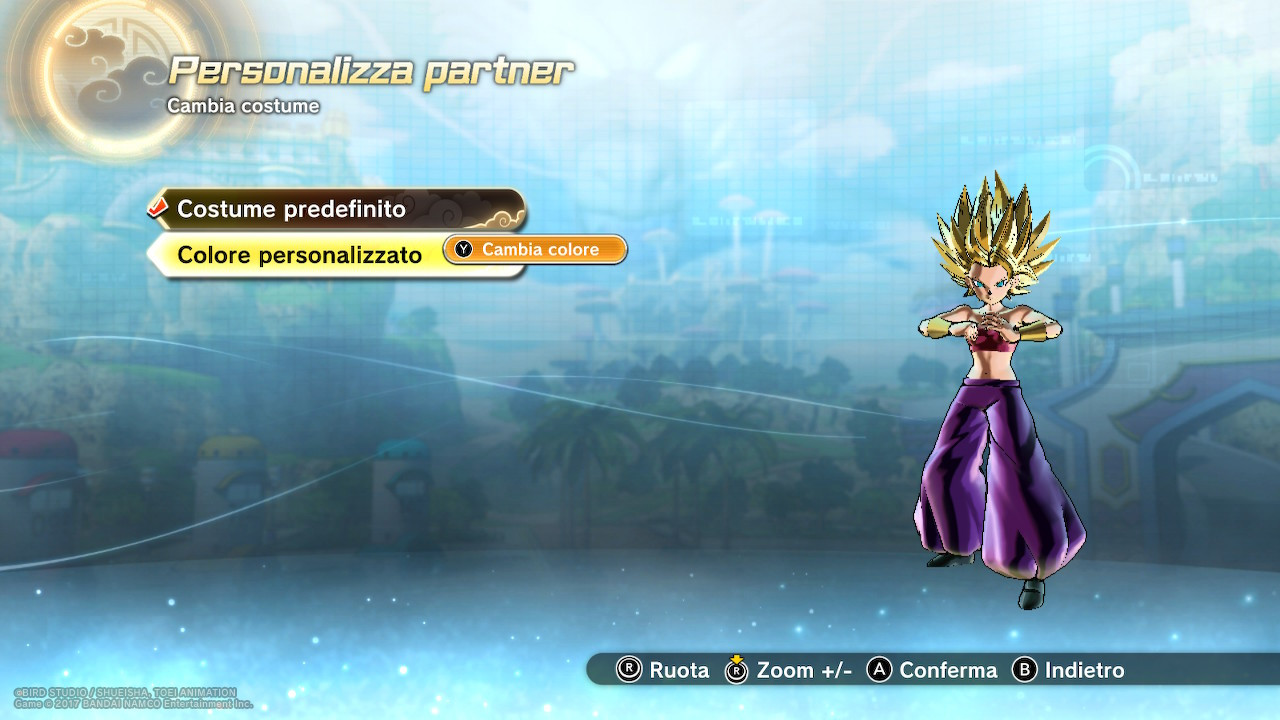The image size is (1280, 720).
Task: Click the starred R icon beside Zoom +/-
Action: tap(737, 671)
